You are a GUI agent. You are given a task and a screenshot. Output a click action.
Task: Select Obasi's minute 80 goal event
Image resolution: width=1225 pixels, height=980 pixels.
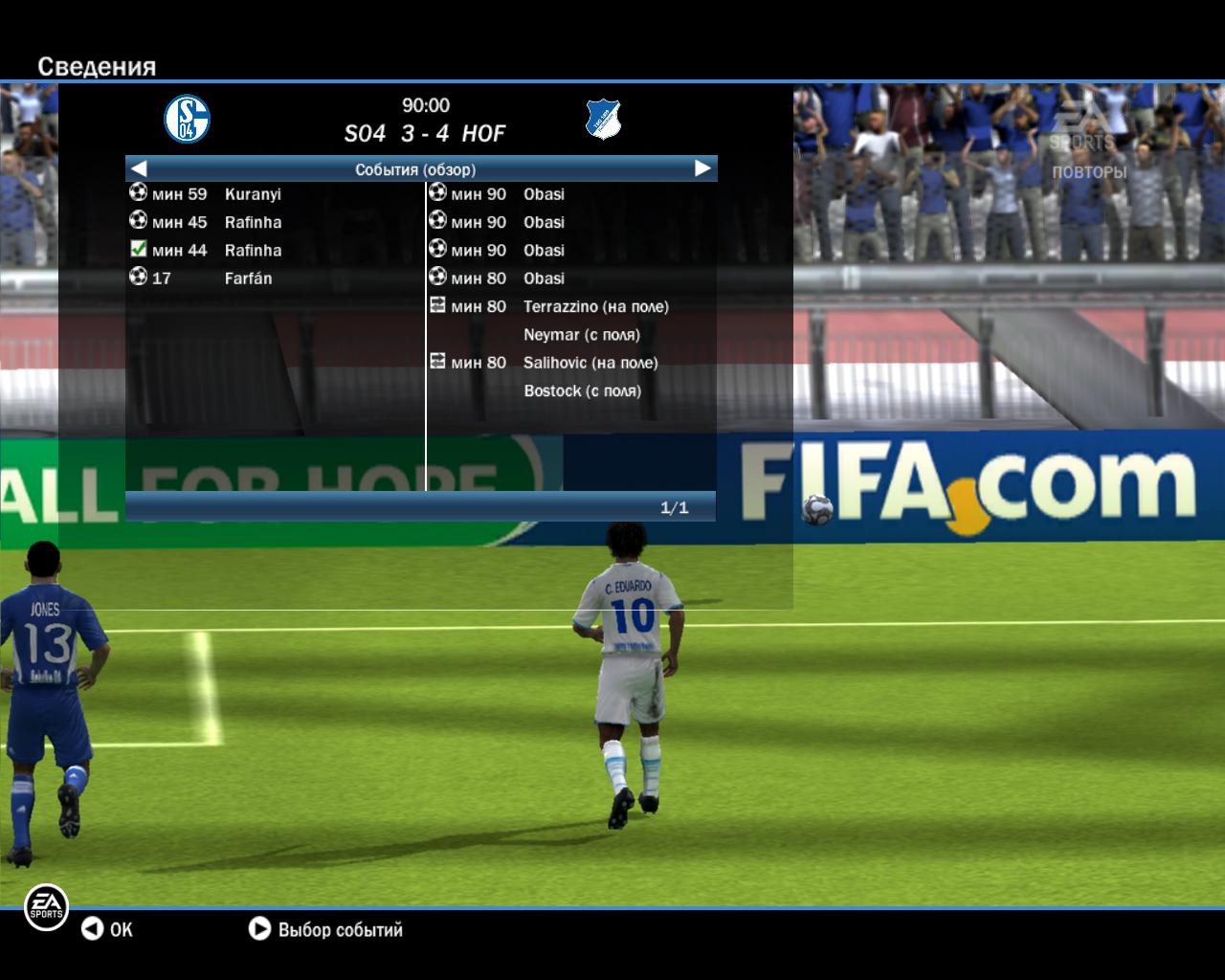[x=544, y=278]
